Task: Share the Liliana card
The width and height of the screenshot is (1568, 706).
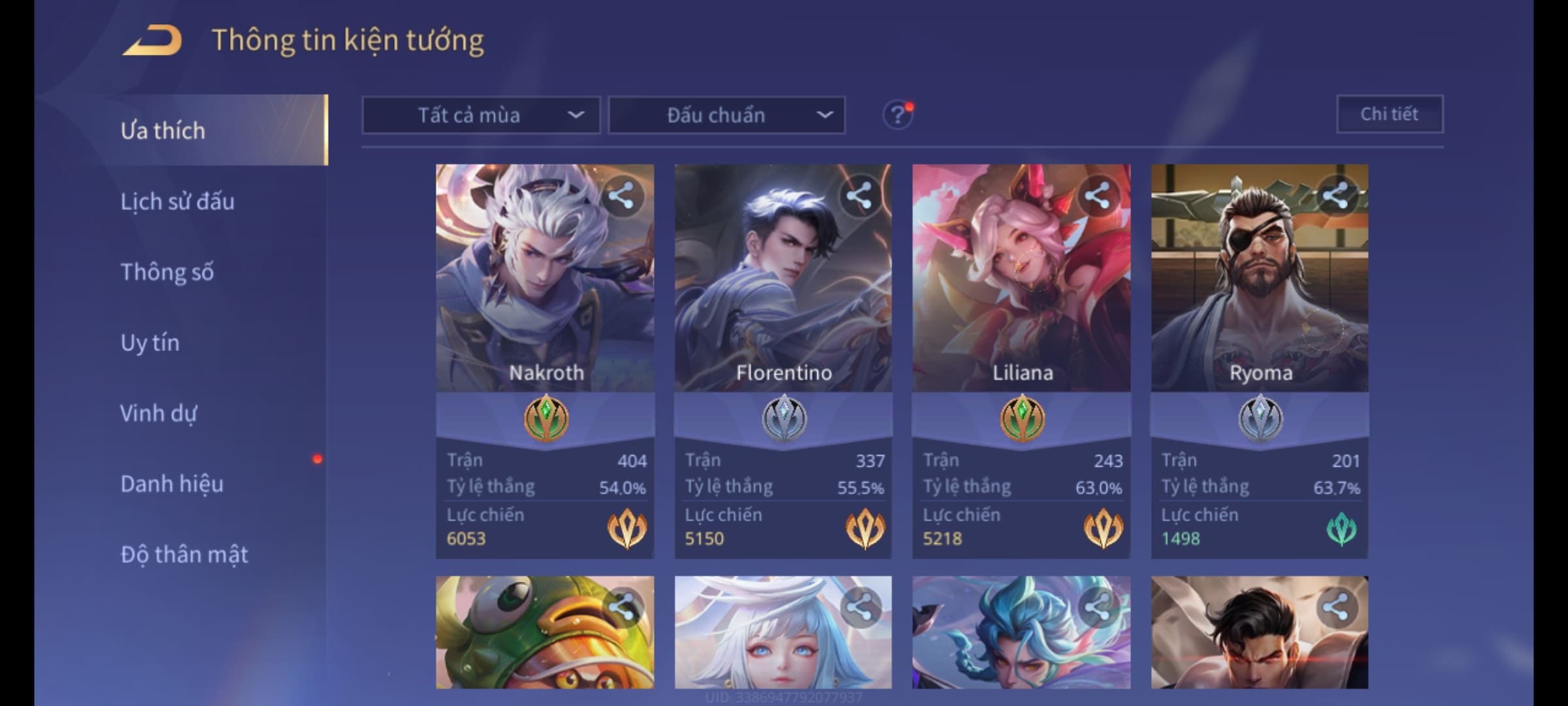Action: (1098, 195)
